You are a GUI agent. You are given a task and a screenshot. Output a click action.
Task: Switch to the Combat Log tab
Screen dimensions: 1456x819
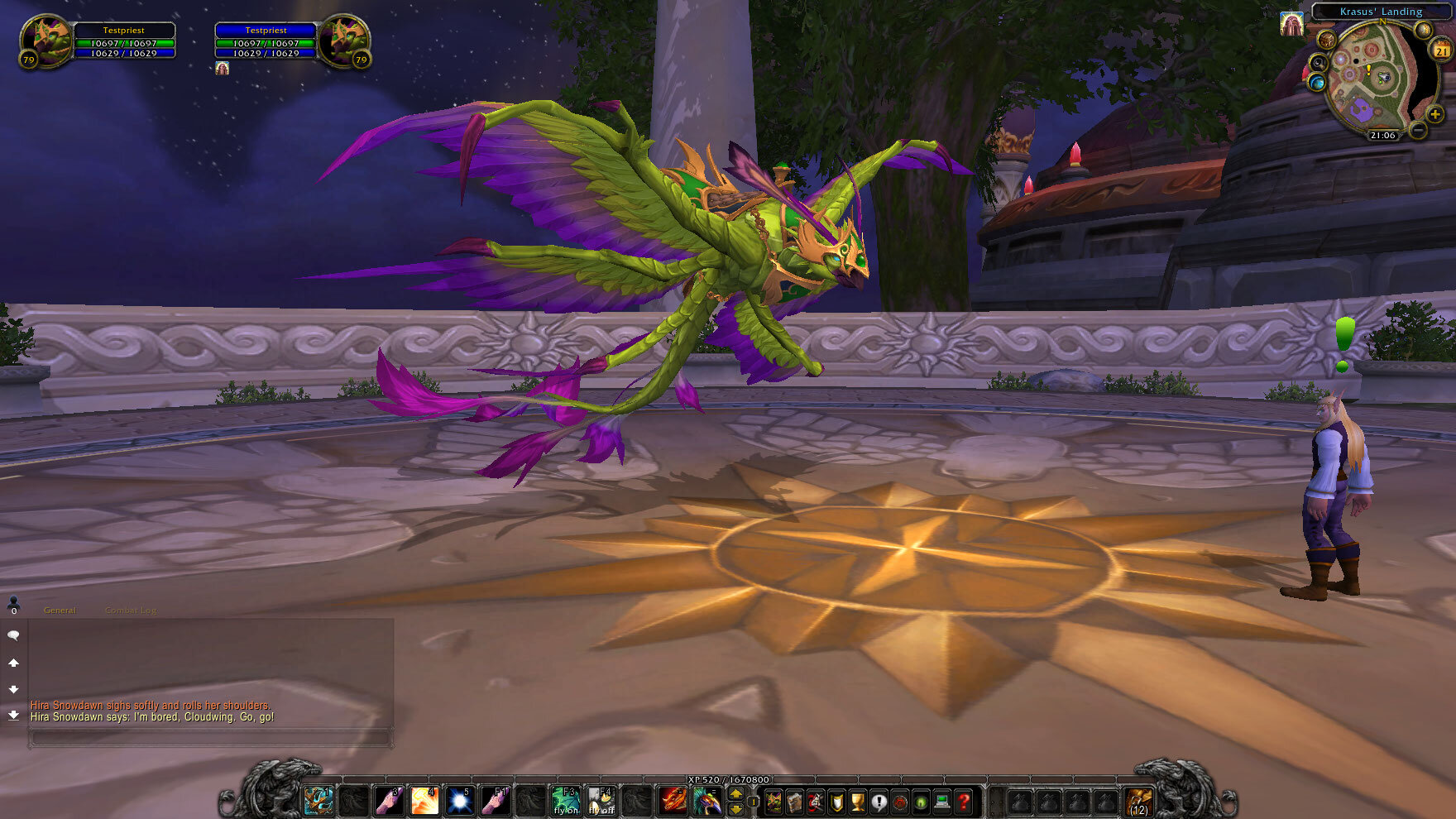click(x=130, y=610)
